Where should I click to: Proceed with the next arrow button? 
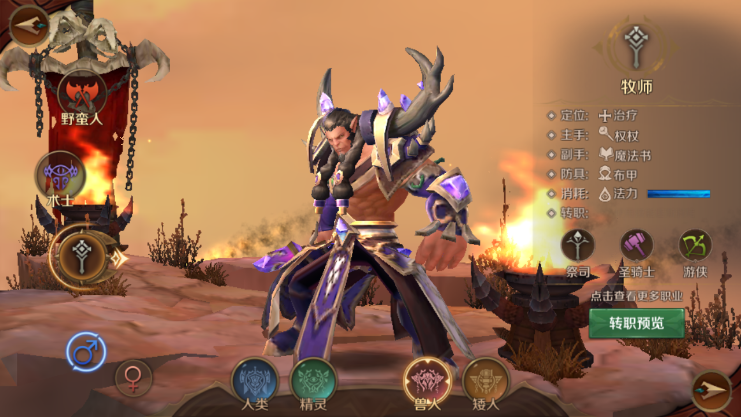[711, 389]
